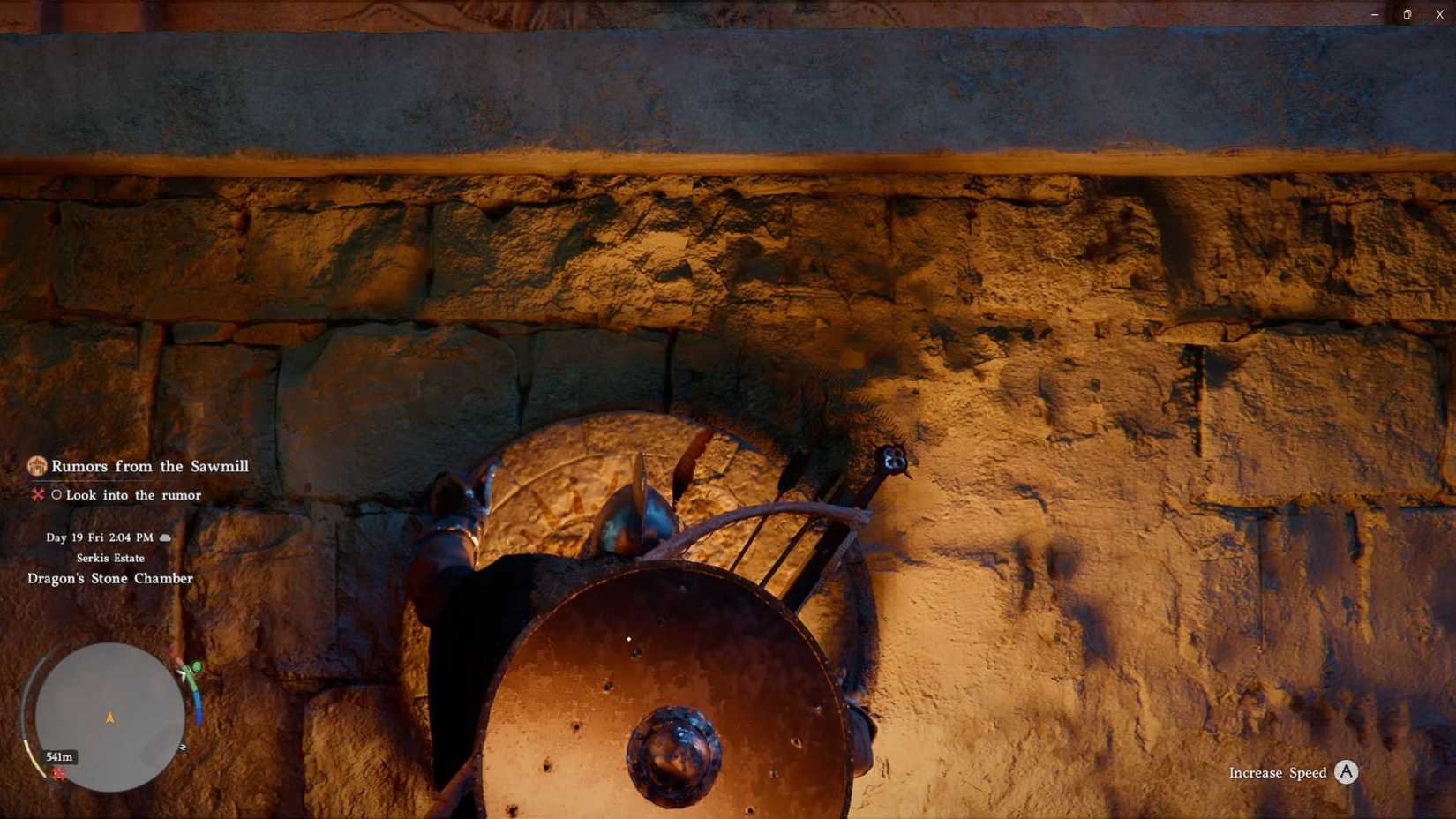Select the Look into the rumor objective text

133,495
